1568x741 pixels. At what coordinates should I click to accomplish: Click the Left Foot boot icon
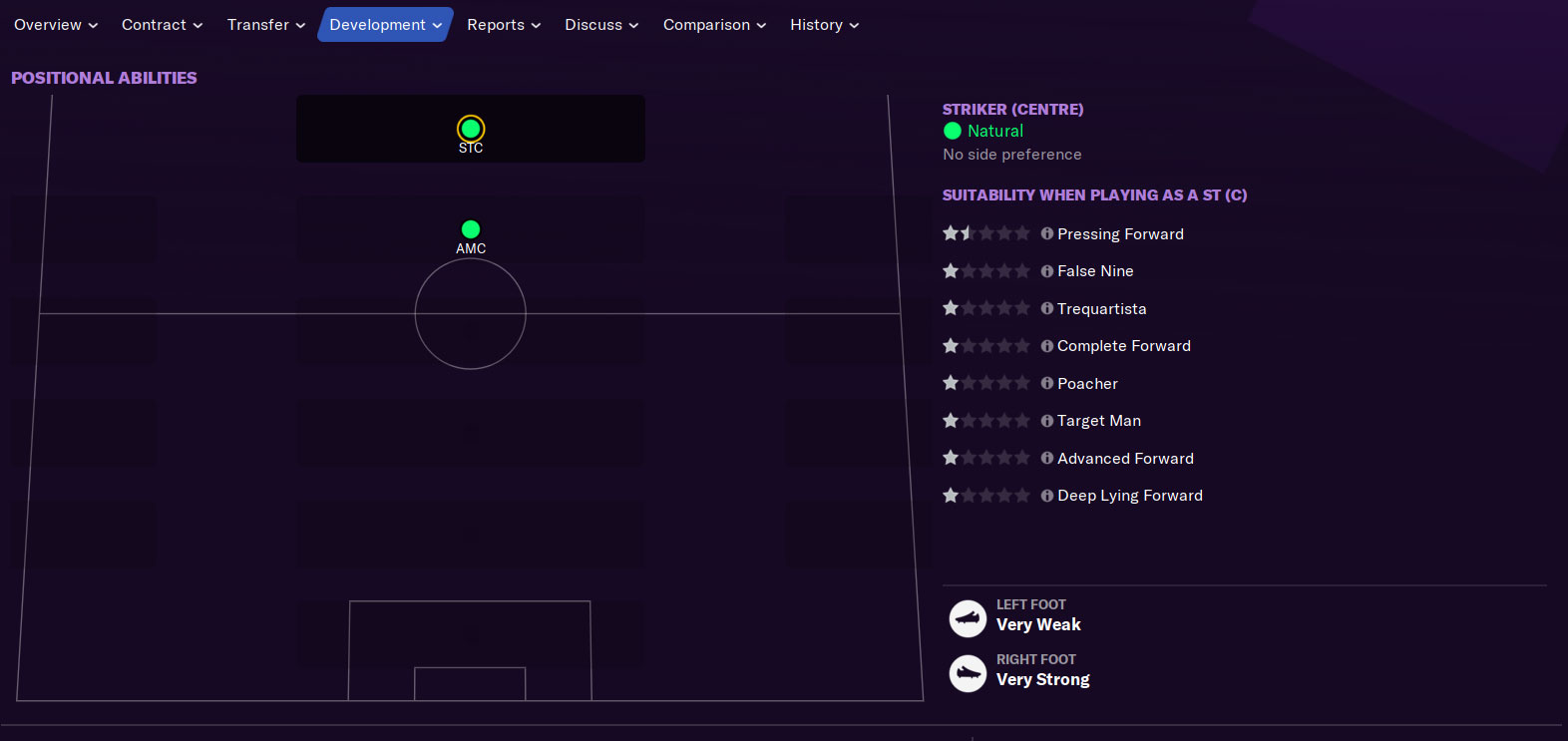(967, 618)
